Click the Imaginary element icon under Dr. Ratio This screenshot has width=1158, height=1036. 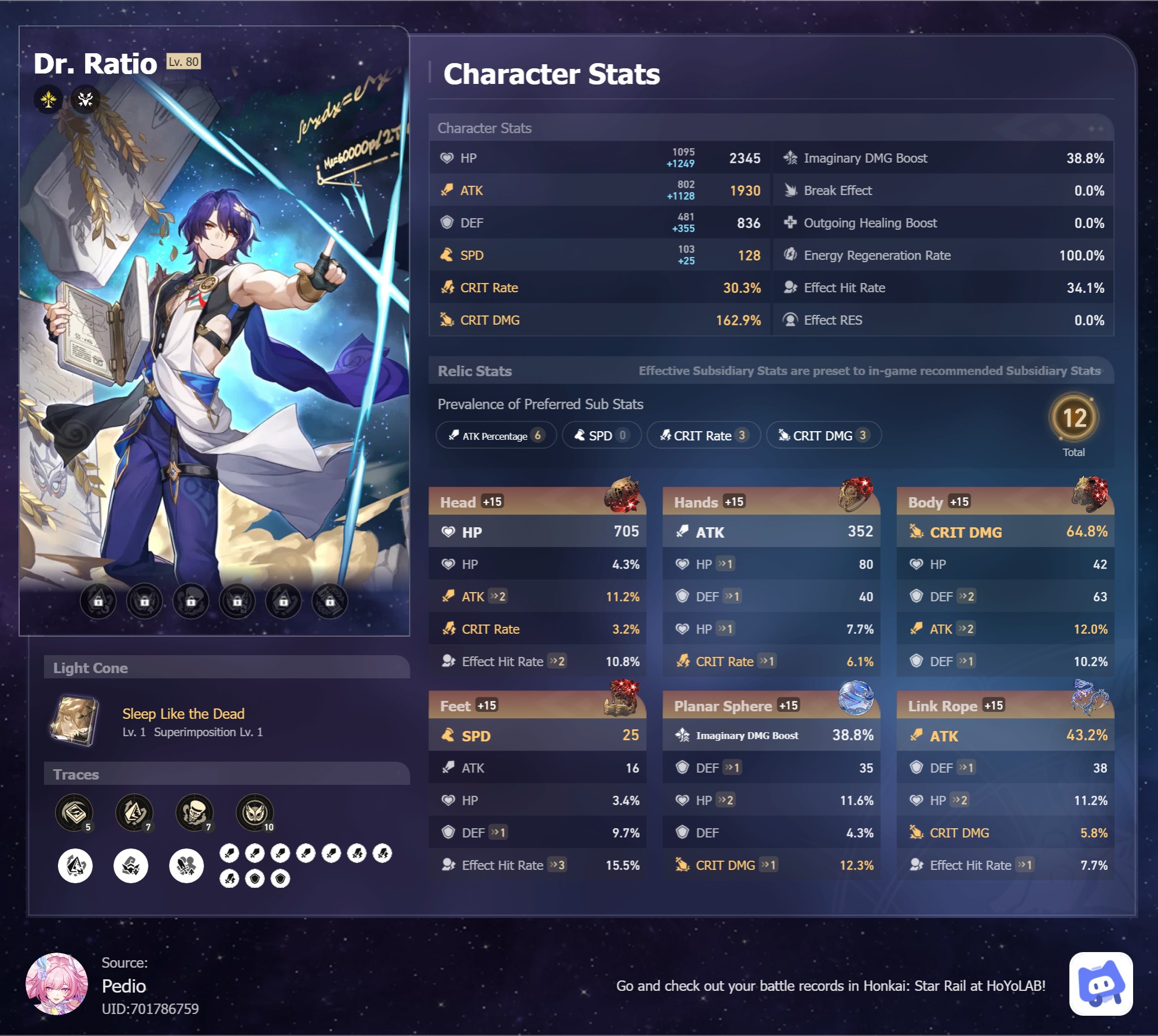(x=49, y=100)
